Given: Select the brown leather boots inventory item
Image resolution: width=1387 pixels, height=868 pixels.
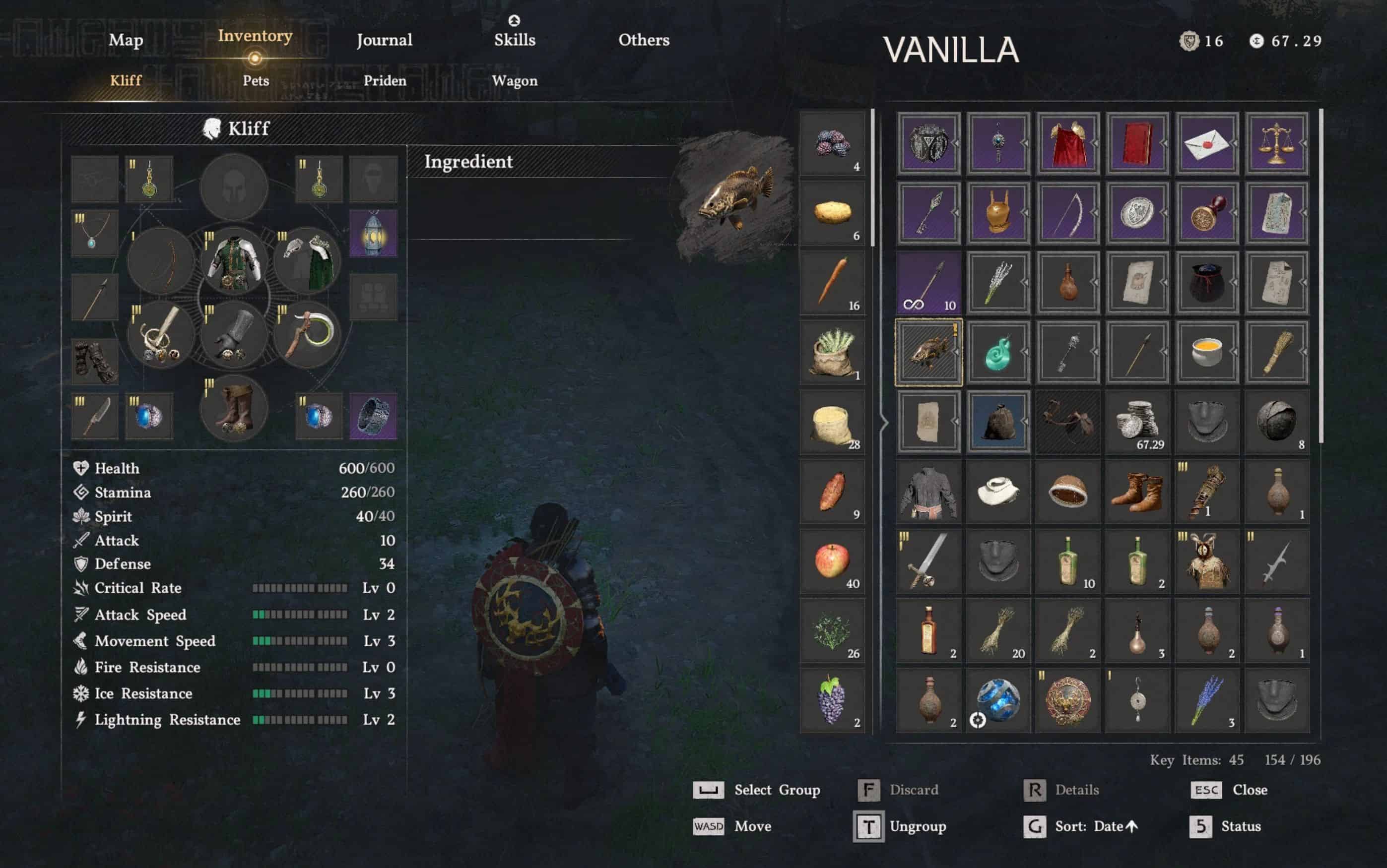Looking at the screenshot, I should [1138, 492].
